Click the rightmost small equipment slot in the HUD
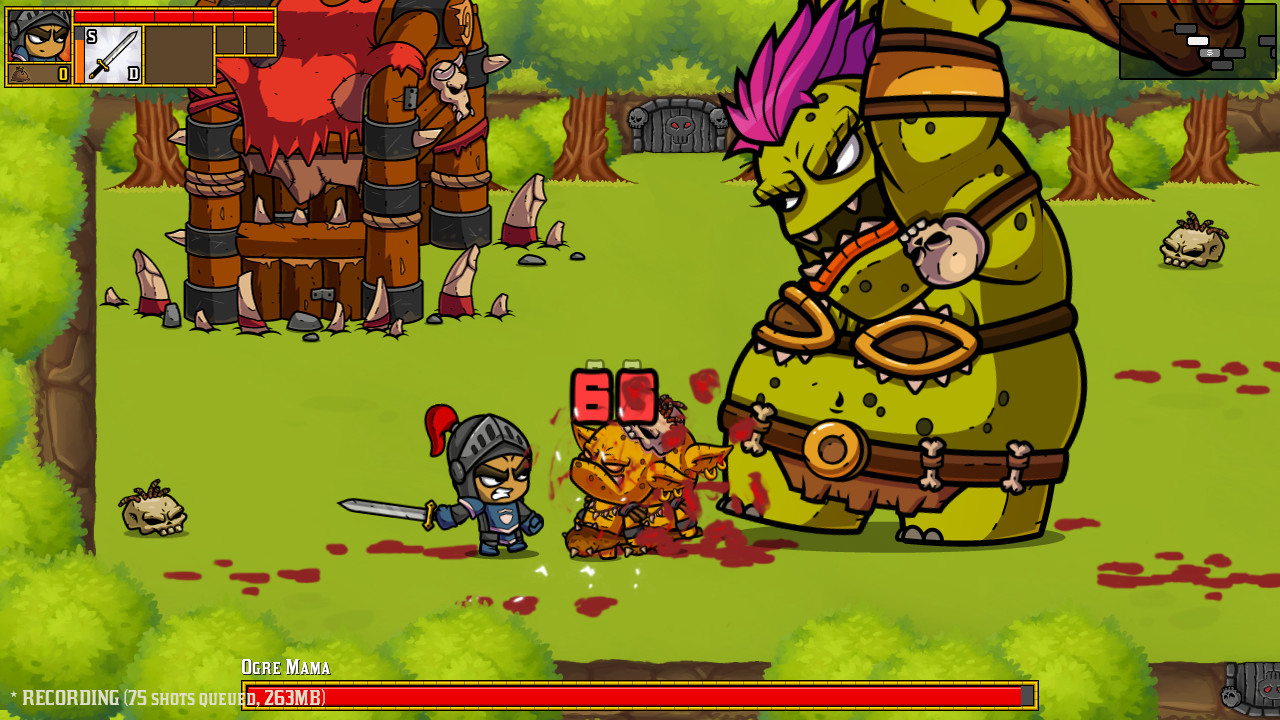 (x=260, y=40)
